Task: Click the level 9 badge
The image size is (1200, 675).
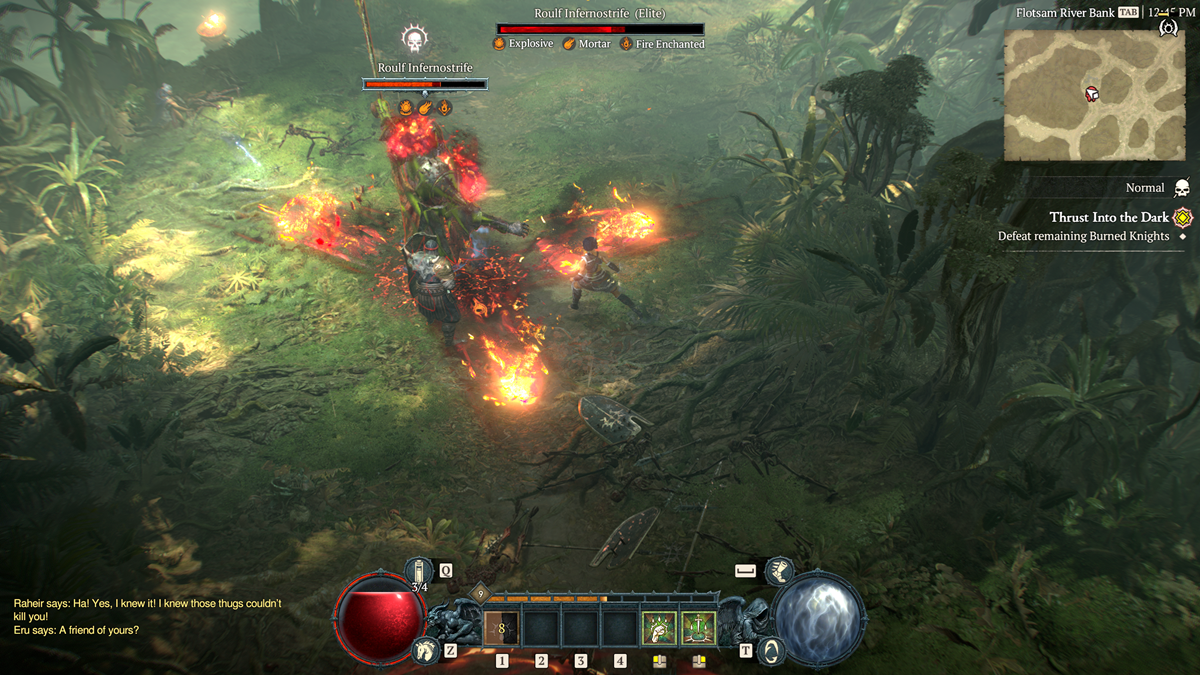Action: (478, 594)
